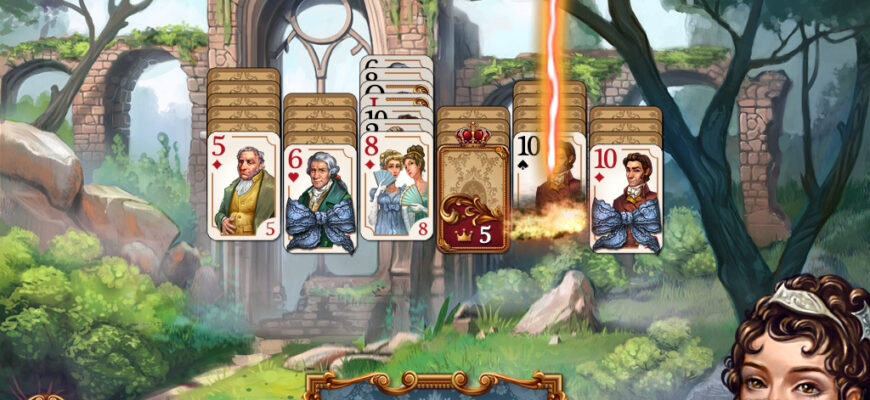
Task: Click the red crown card showing 5
Action: coord(473,190)
